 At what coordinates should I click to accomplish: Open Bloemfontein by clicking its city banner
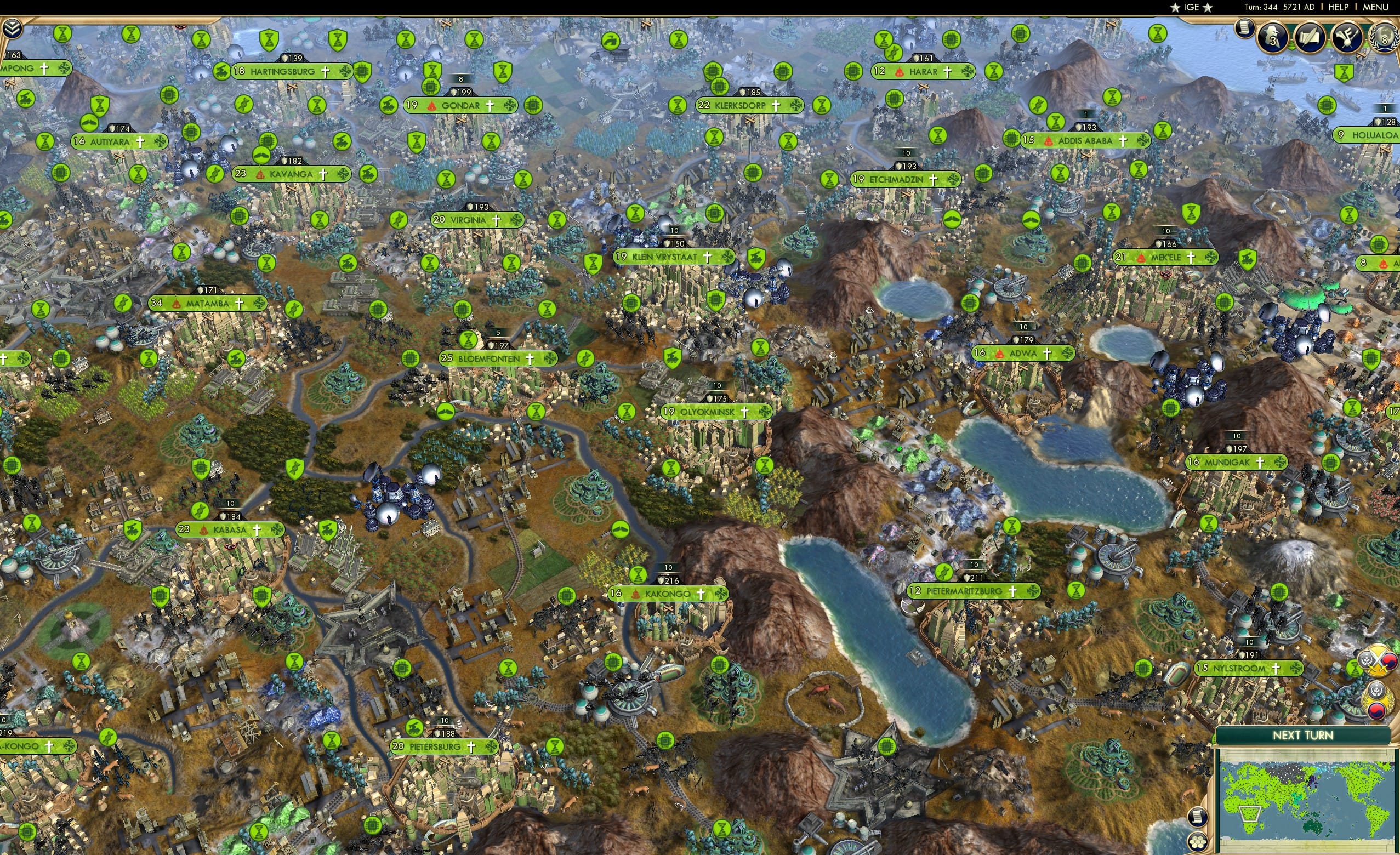pos(488,359)
